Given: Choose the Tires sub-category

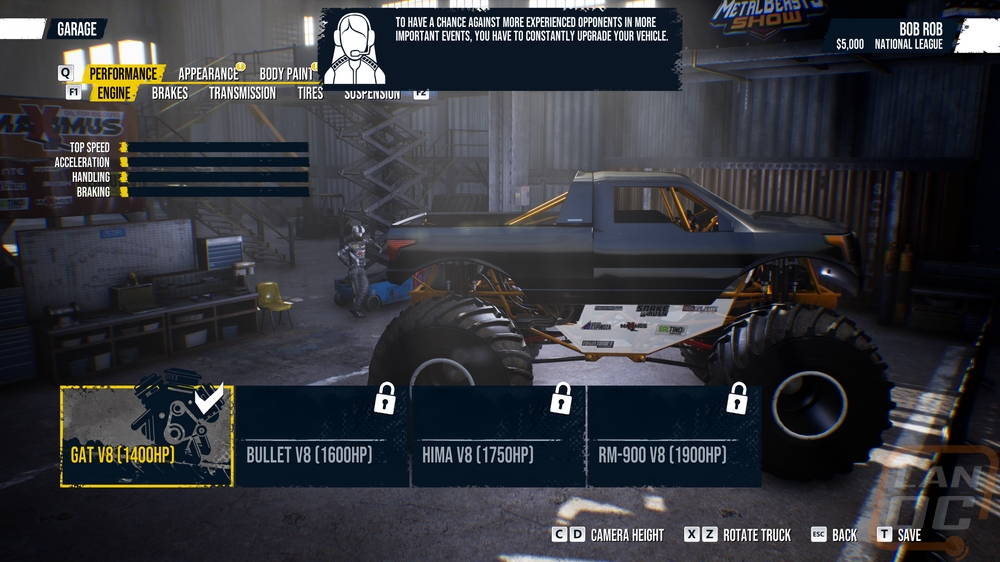Looking at the screenshot, I should (310, 93).
